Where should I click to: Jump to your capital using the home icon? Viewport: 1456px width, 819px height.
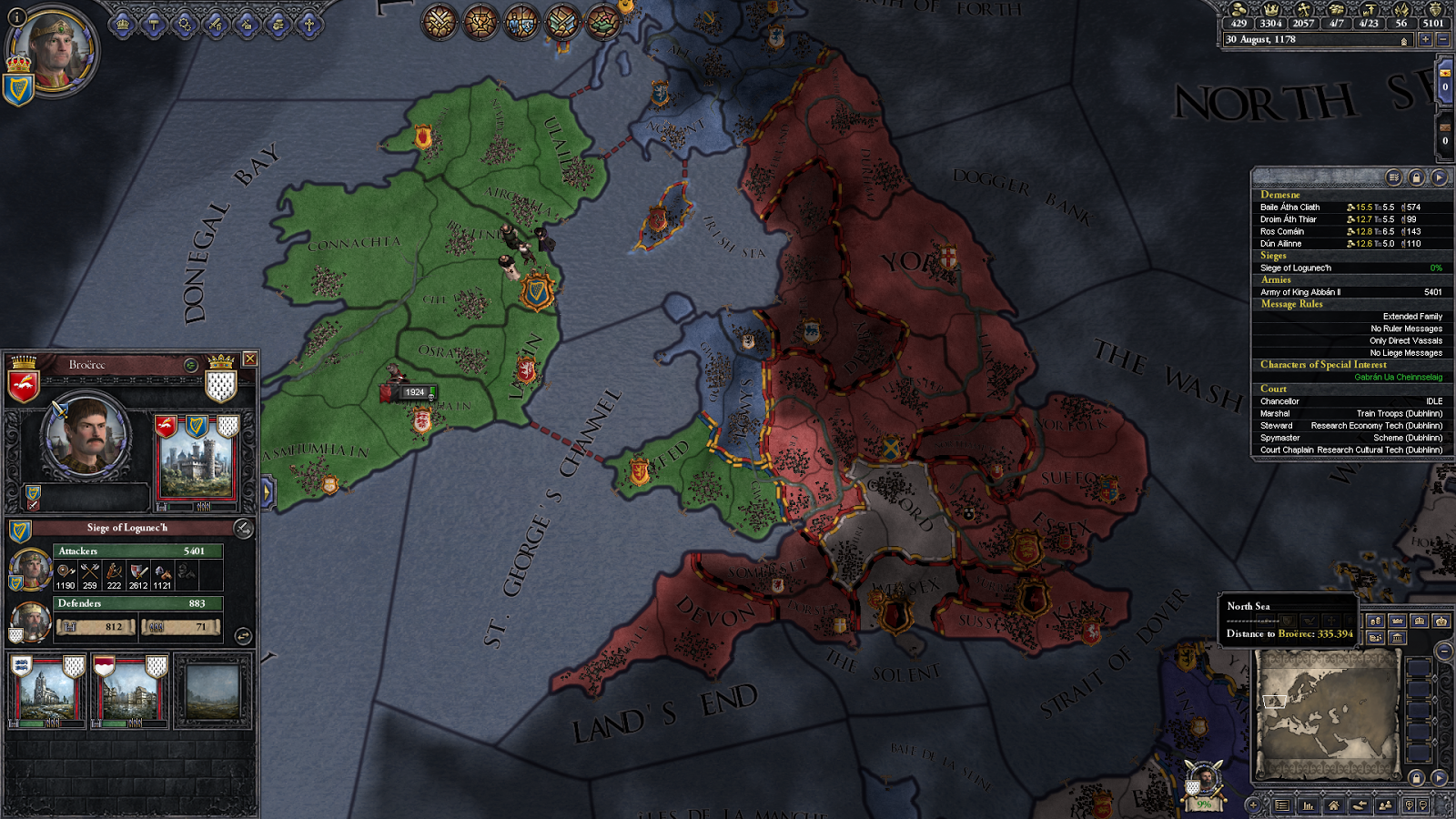(1334, 806)
